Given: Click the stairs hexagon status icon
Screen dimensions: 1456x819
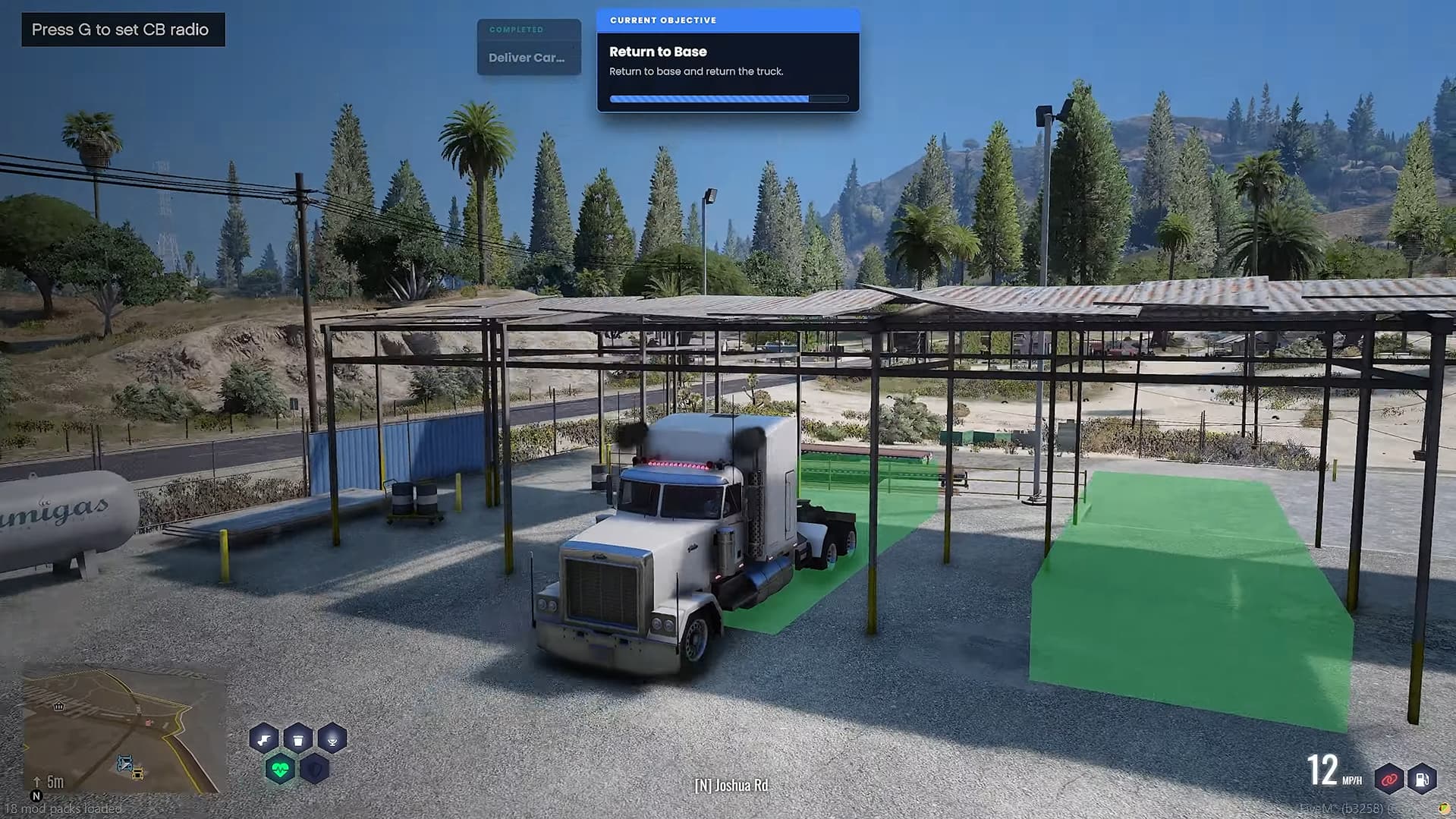Looking at the screenshot, I should coord(264,739).
